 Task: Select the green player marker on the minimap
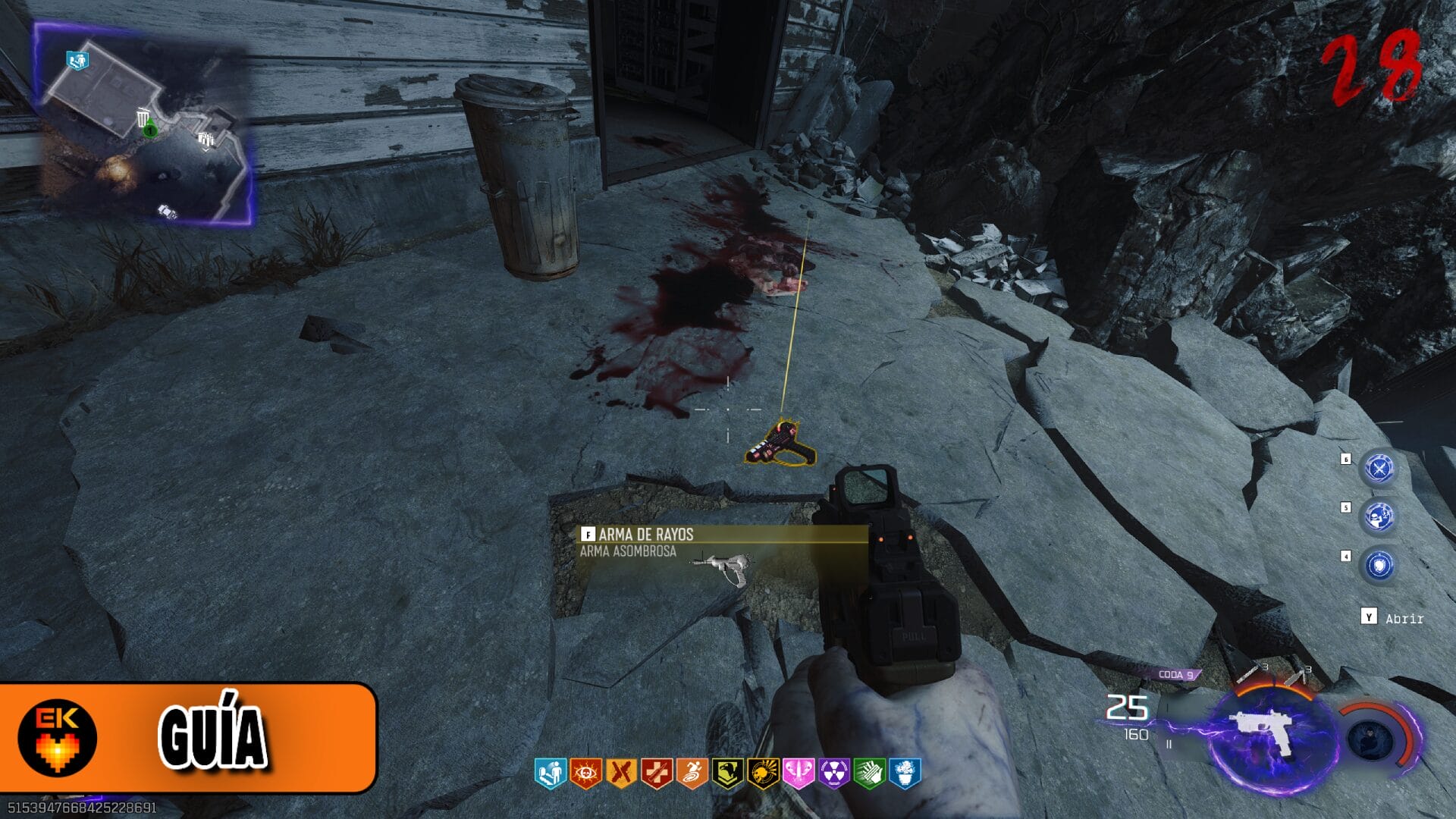[151, 130]
